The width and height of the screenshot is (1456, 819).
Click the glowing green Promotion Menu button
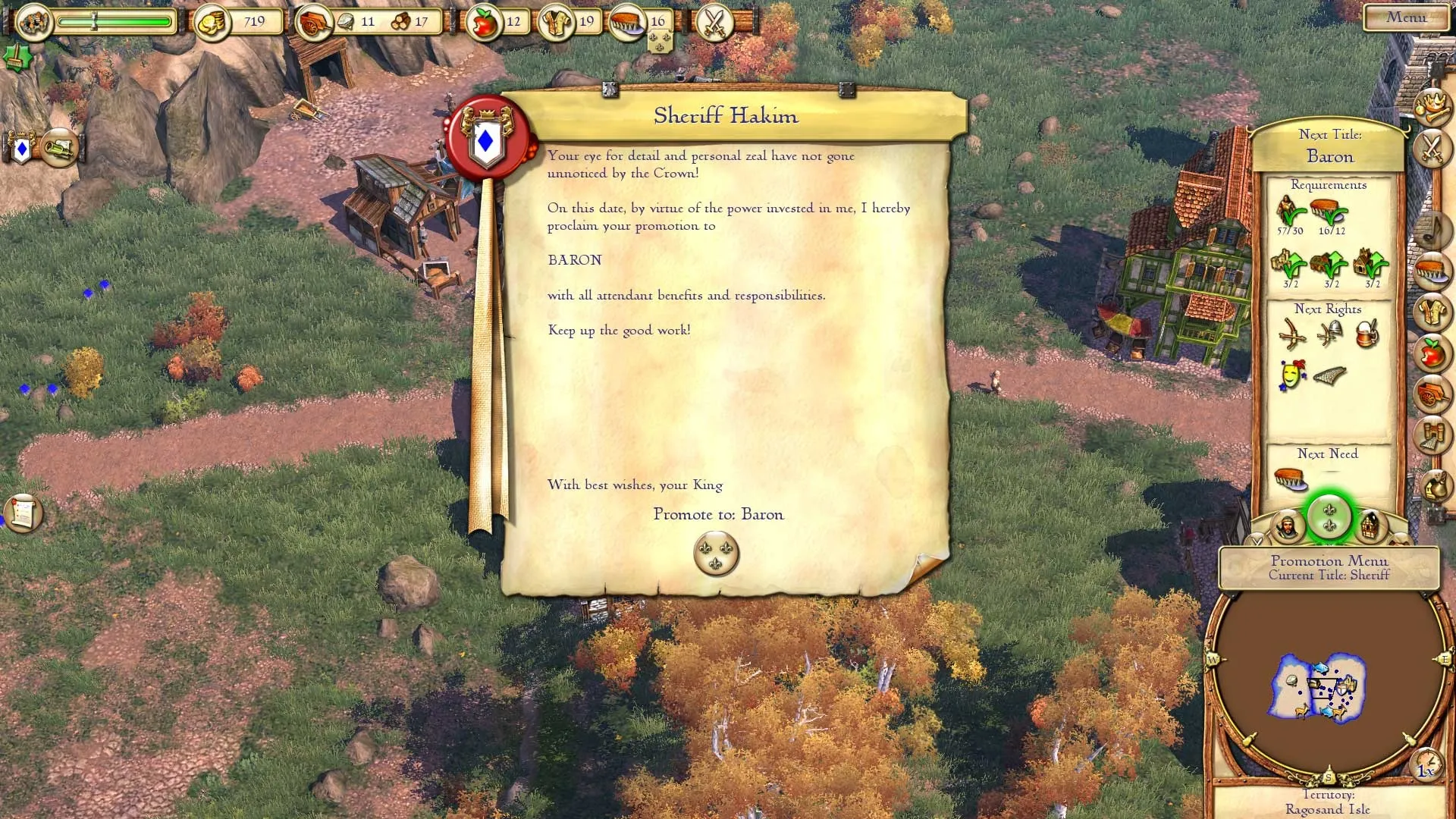point(1329,518)
